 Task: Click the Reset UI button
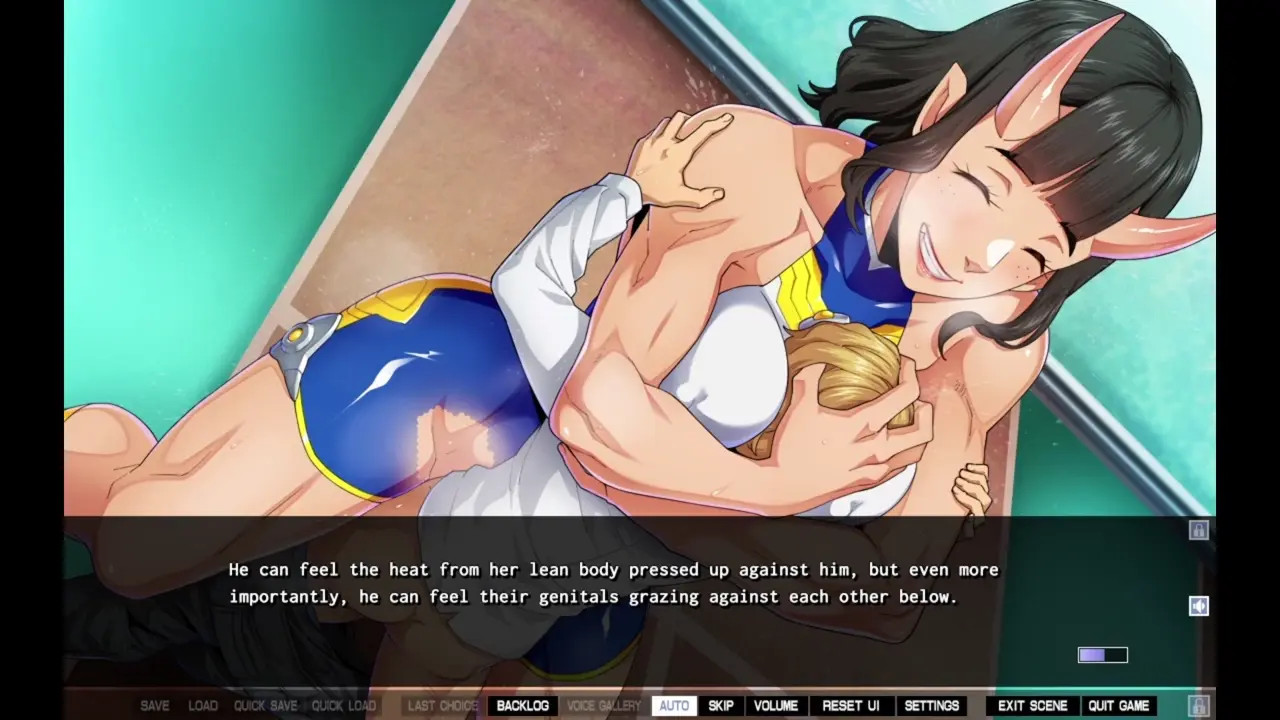pyautogui.click(x=851, y=706)
